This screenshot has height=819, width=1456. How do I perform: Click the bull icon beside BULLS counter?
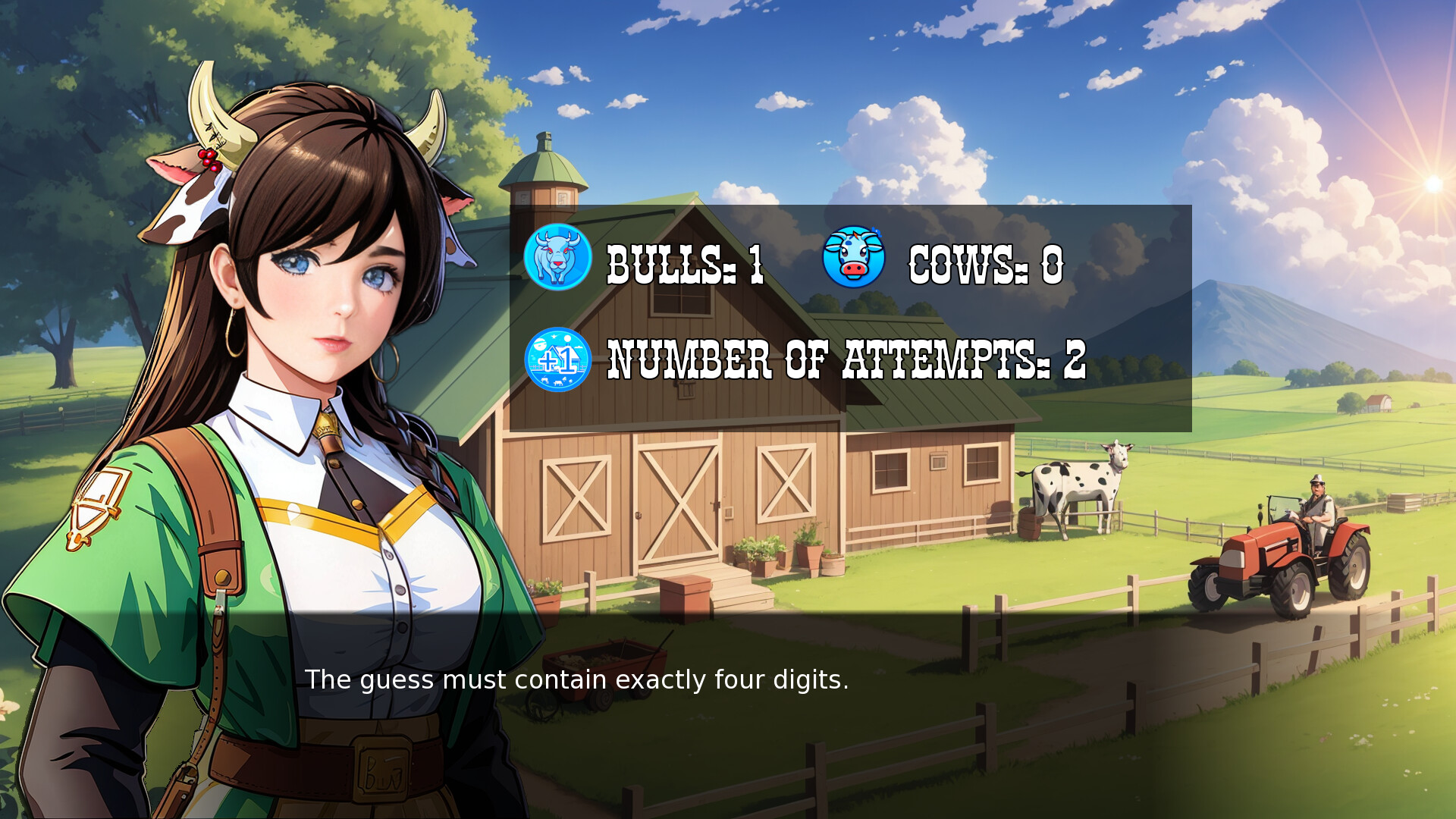click(557, 258)
